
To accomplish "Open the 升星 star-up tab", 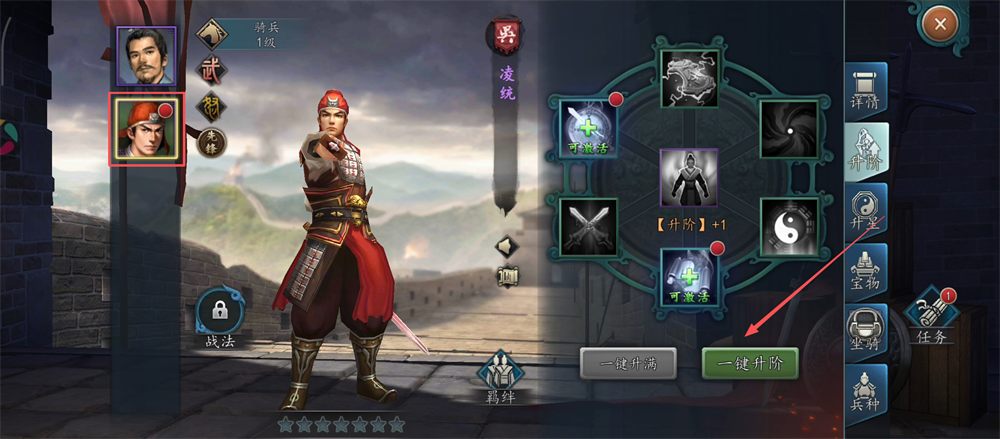I will tap(865, 211).
